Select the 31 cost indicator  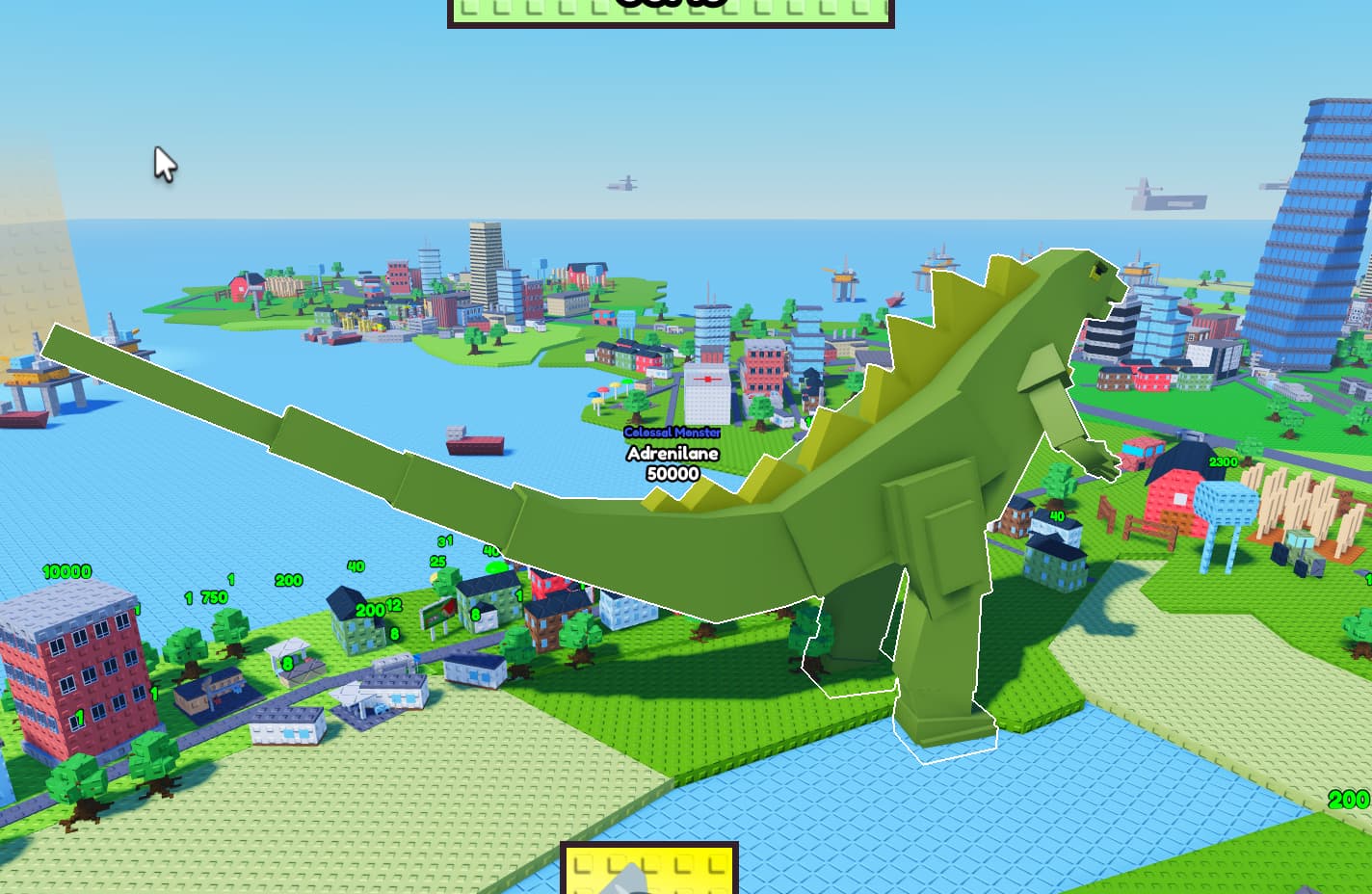click(x=443, y=542)
